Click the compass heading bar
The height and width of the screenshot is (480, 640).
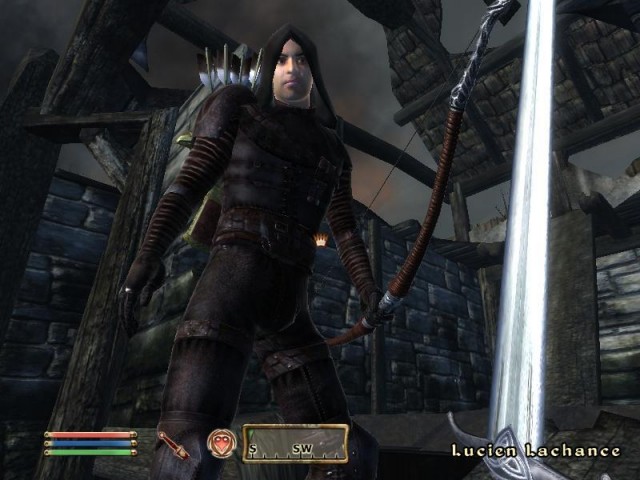[x=295, y=443]
